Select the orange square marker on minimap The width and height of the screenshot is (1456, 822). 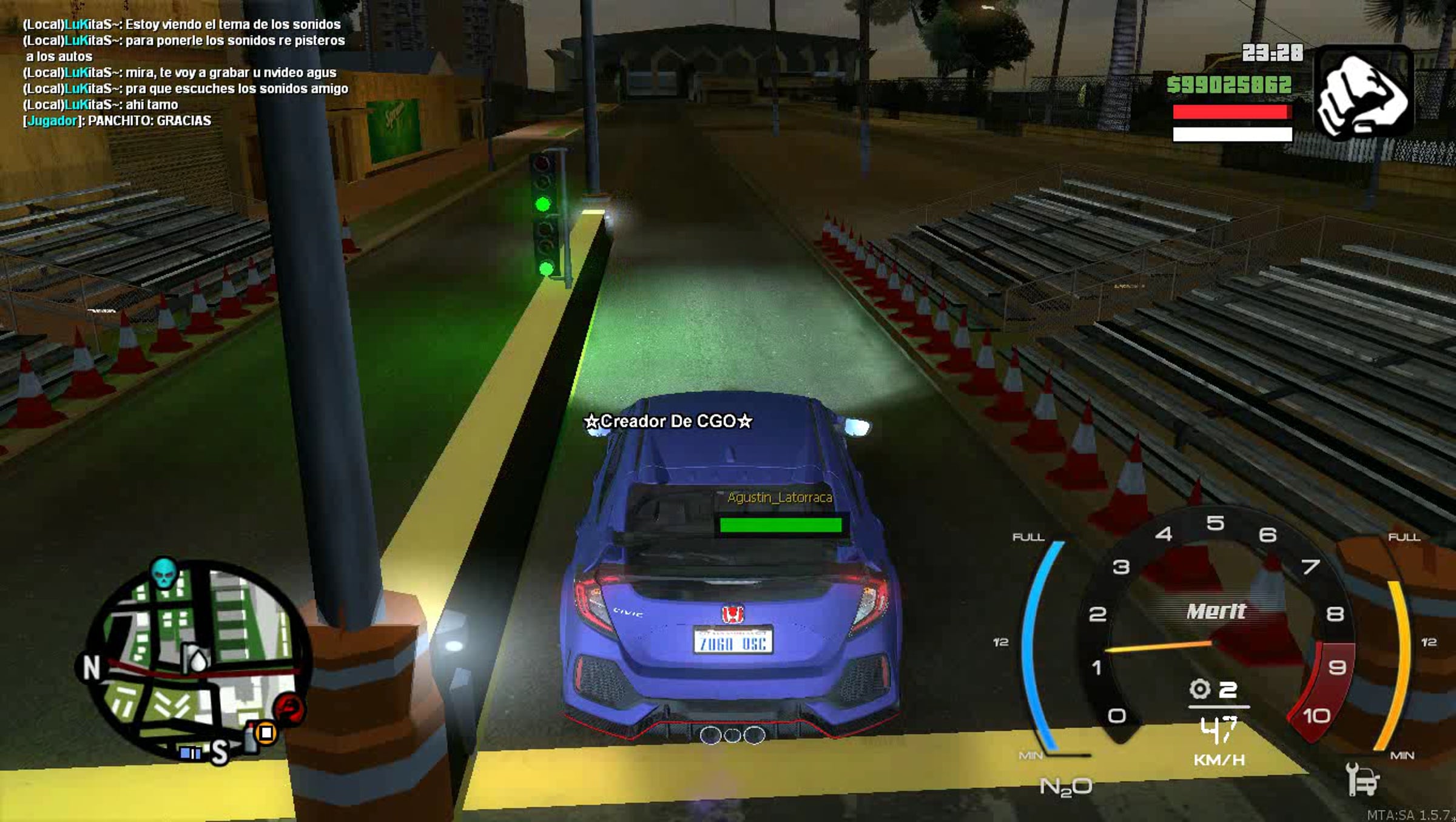click(x=266, y=733)
